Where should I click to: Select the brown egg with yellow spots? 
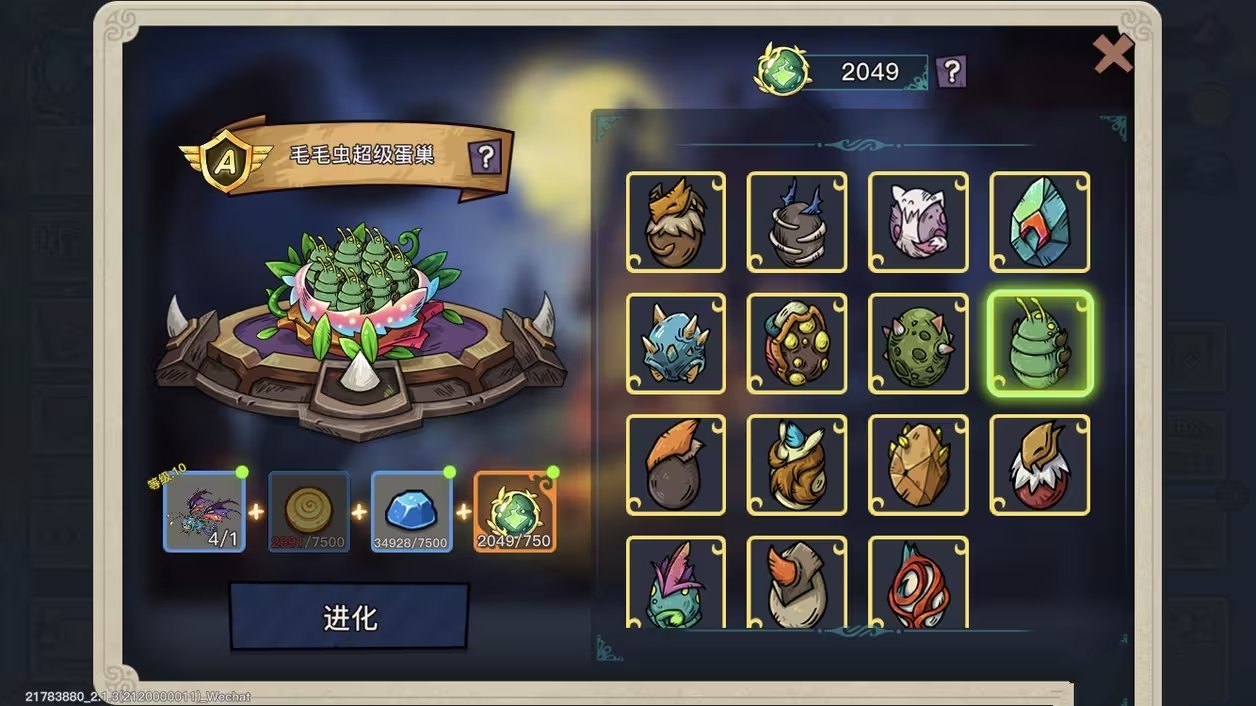(x=797, y=343)
